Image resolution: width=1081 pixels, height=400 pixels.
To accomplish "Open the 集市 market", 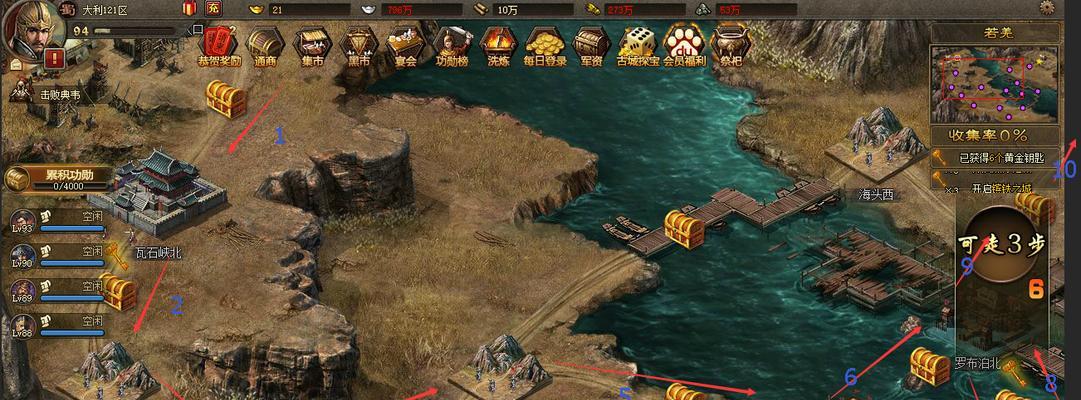I will [312, 43].
